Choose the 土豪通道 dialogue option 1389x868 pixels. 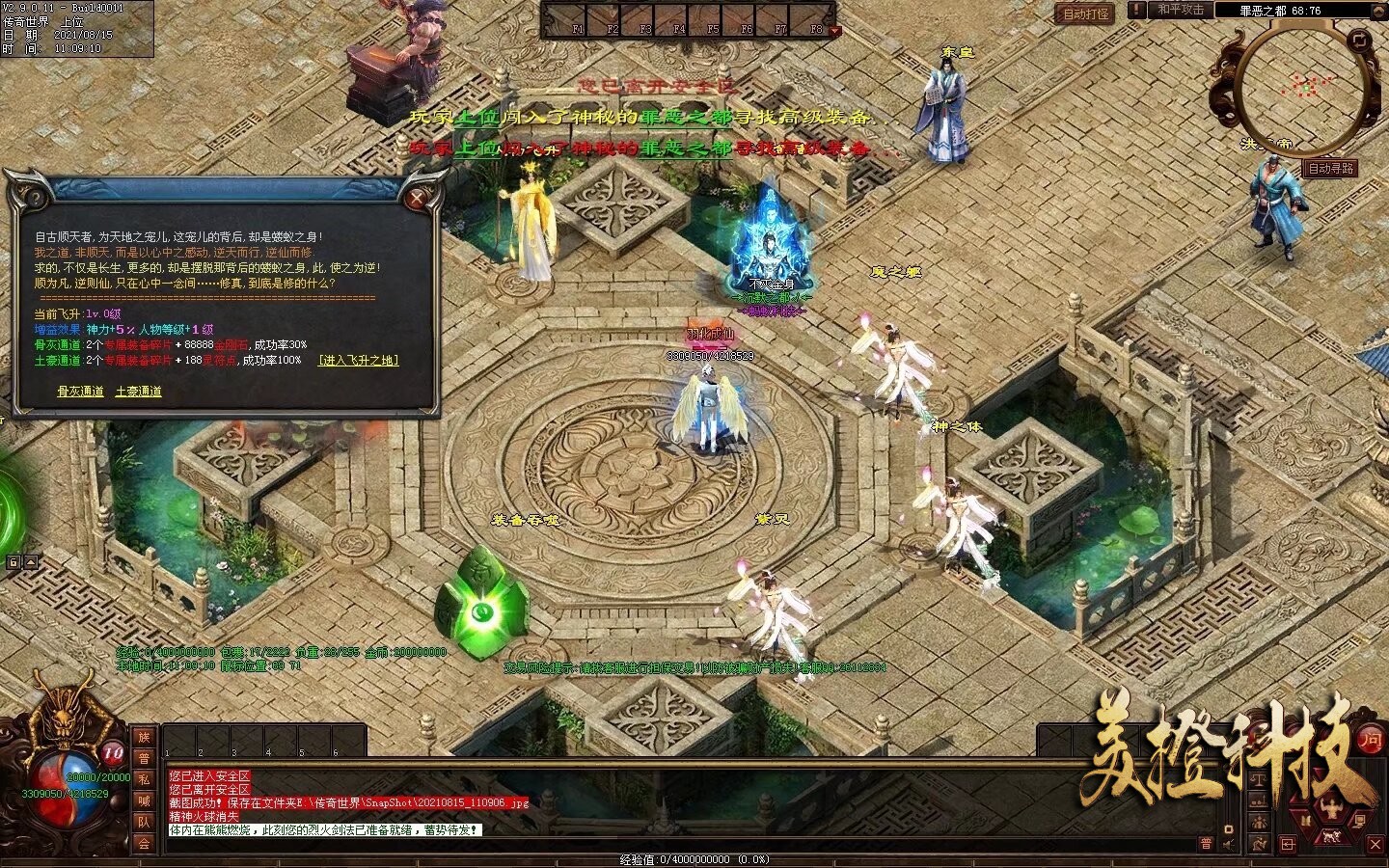(138, 392)
